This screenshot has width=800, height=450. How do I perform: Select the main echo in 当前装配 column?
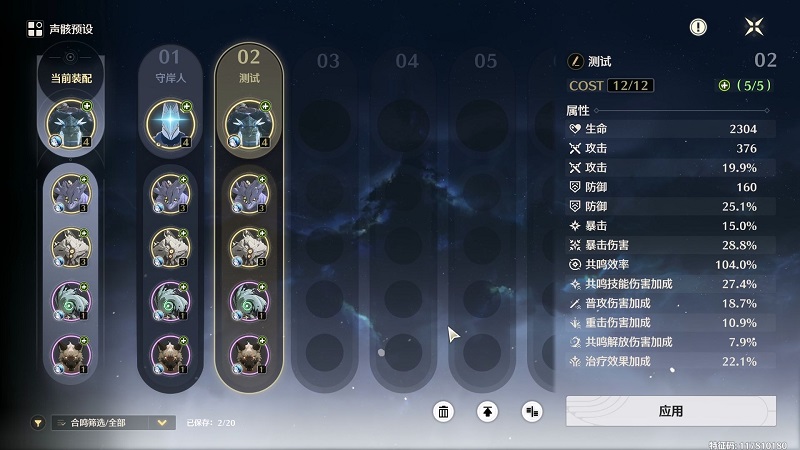[70, 123]
